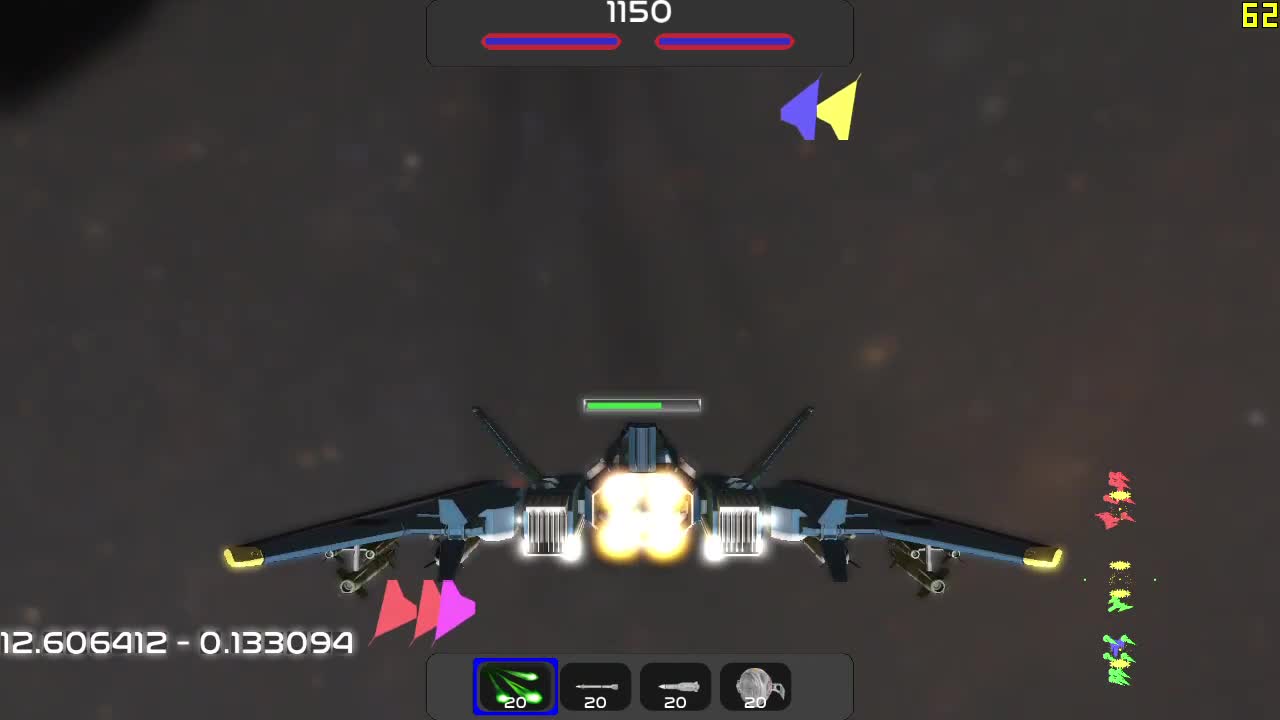Select the missile weapon slot
1280x720 pixels.
pos(675,686)
